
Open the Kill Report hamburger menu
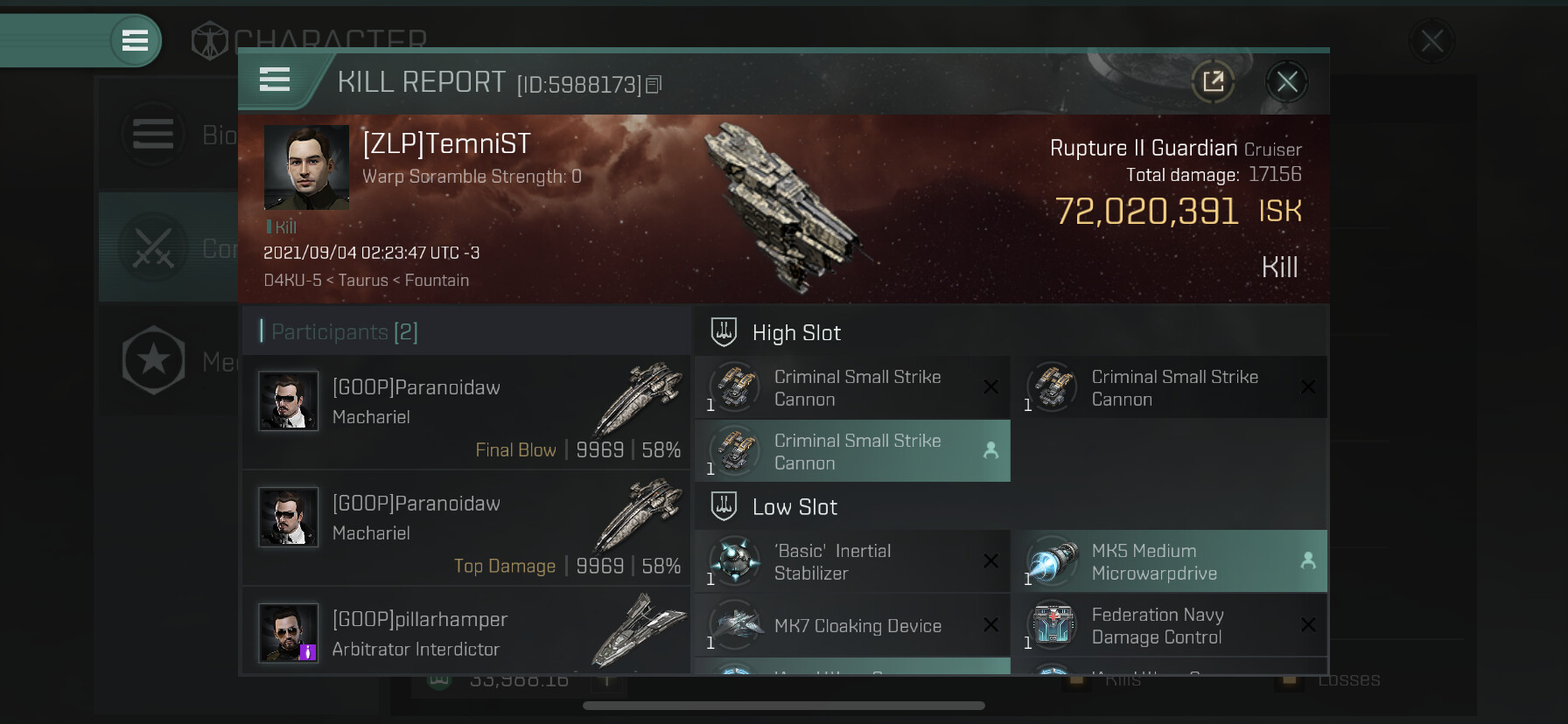[x=275, y=80]
